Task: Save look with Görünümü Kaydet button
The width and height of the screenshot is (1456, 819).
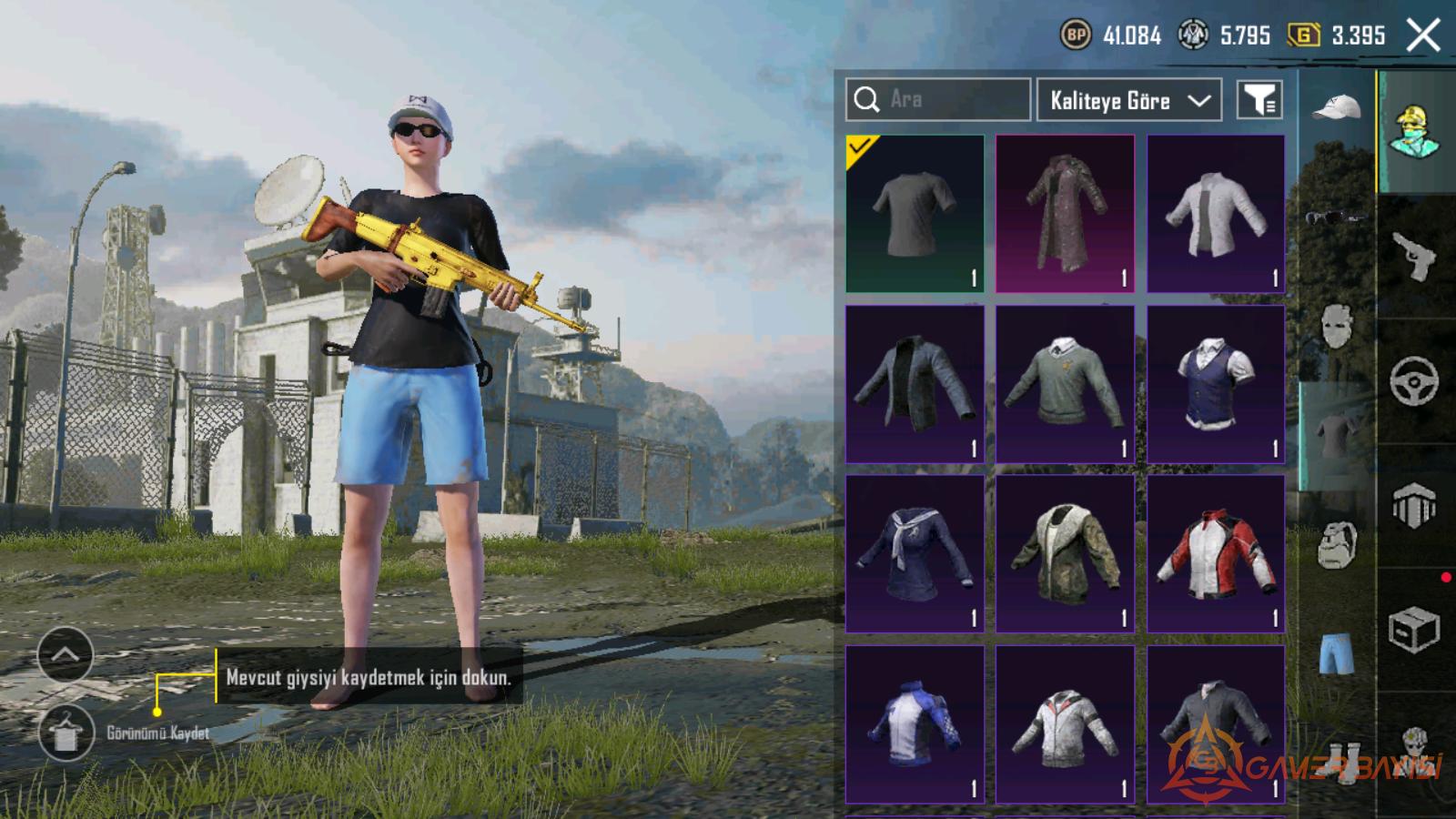Action: (66, 733)
